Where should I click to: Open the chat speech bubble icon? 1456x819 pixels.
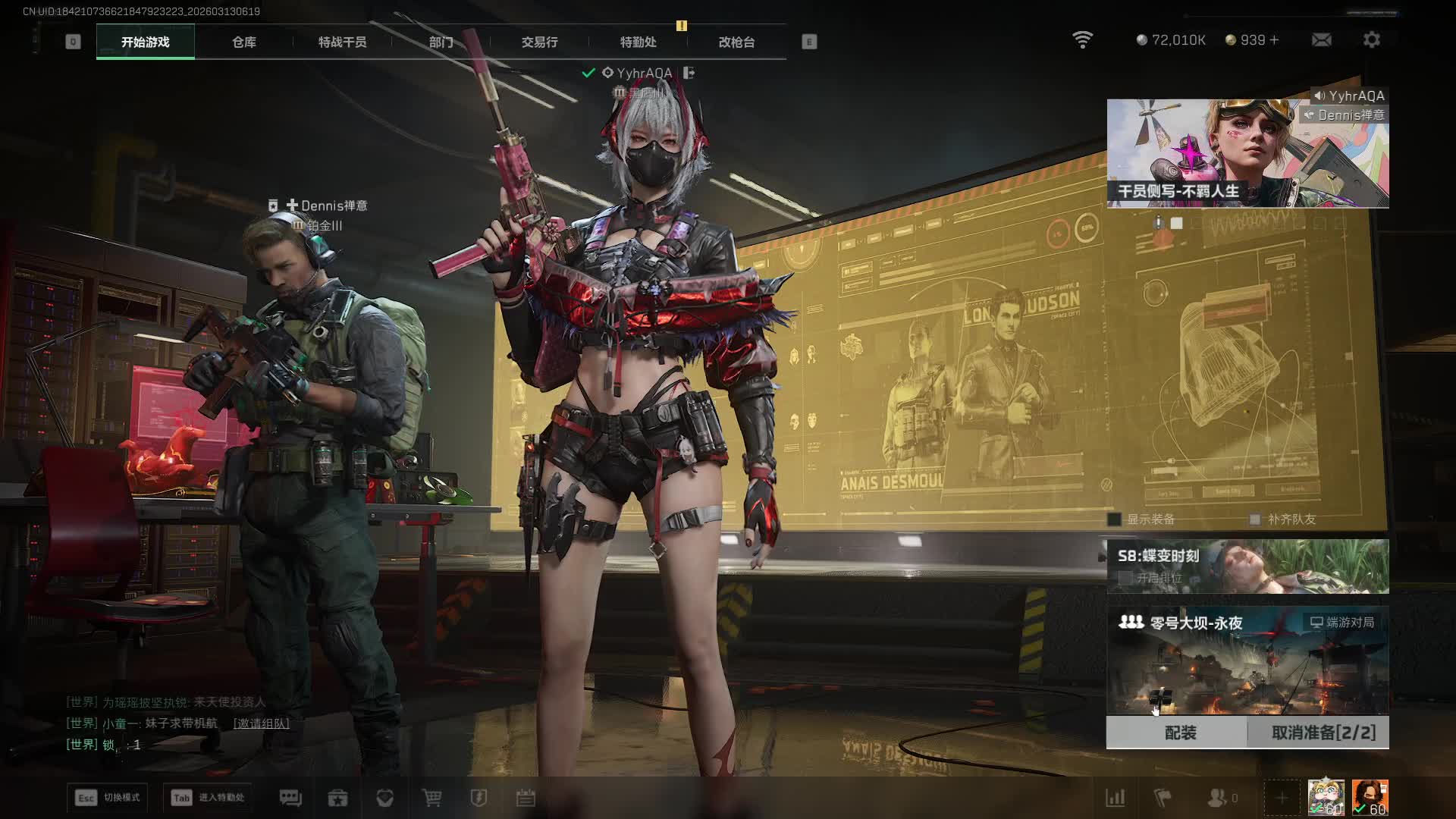[x=290, y=798]
